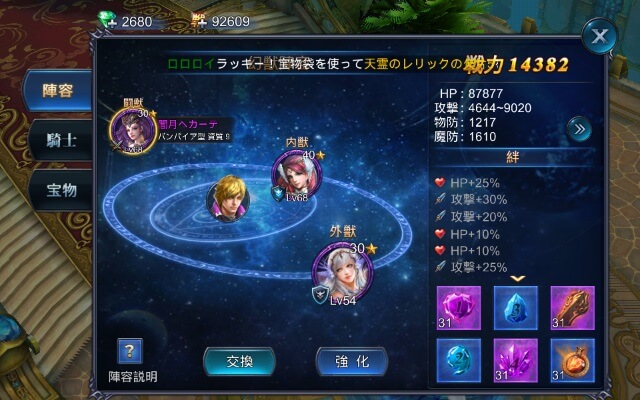
Task: Click the 強化 button
Action: click(x=351, y=361)
